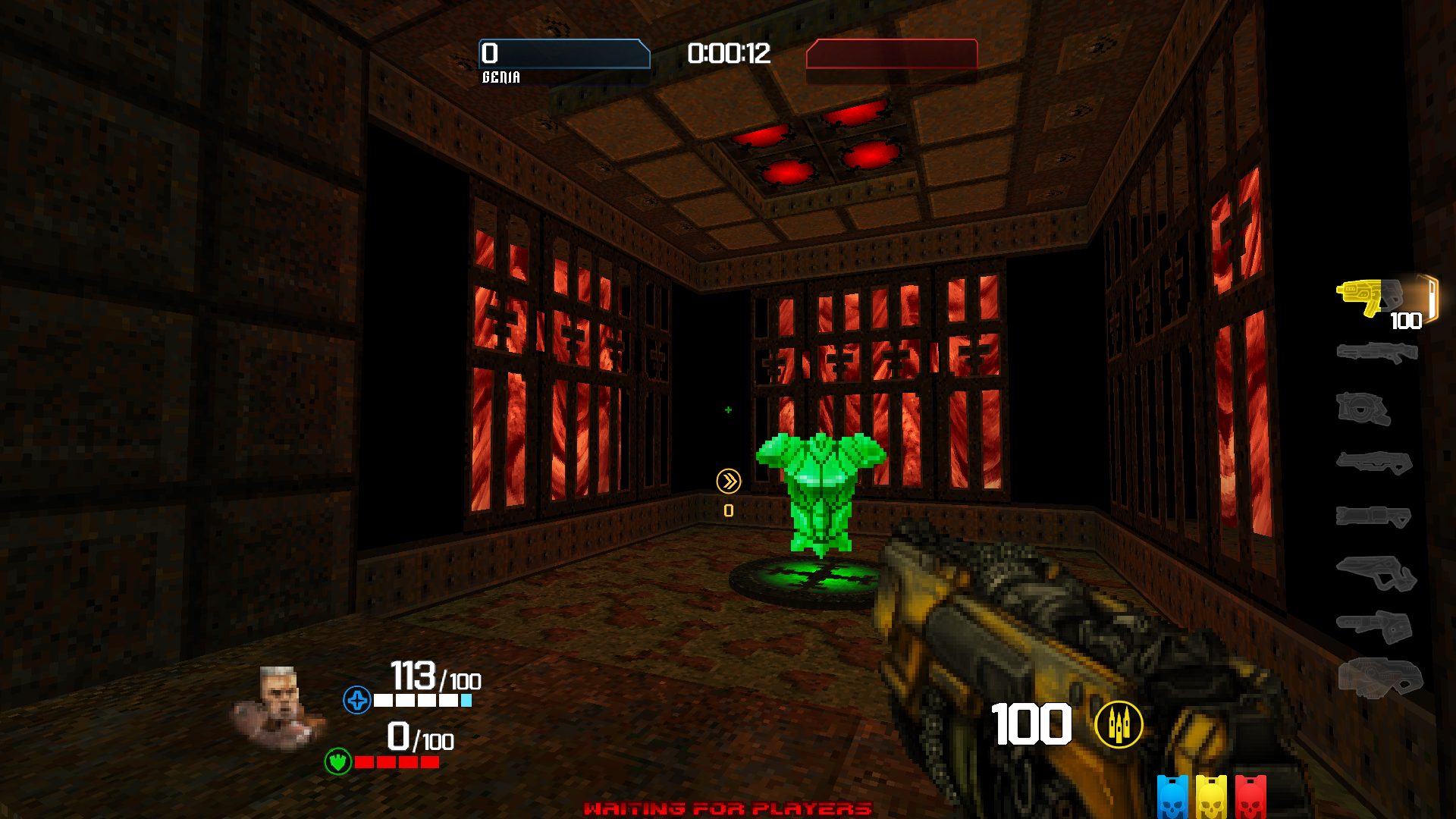
Task: Click the blue health cross icon
Action: click(356, 700)
